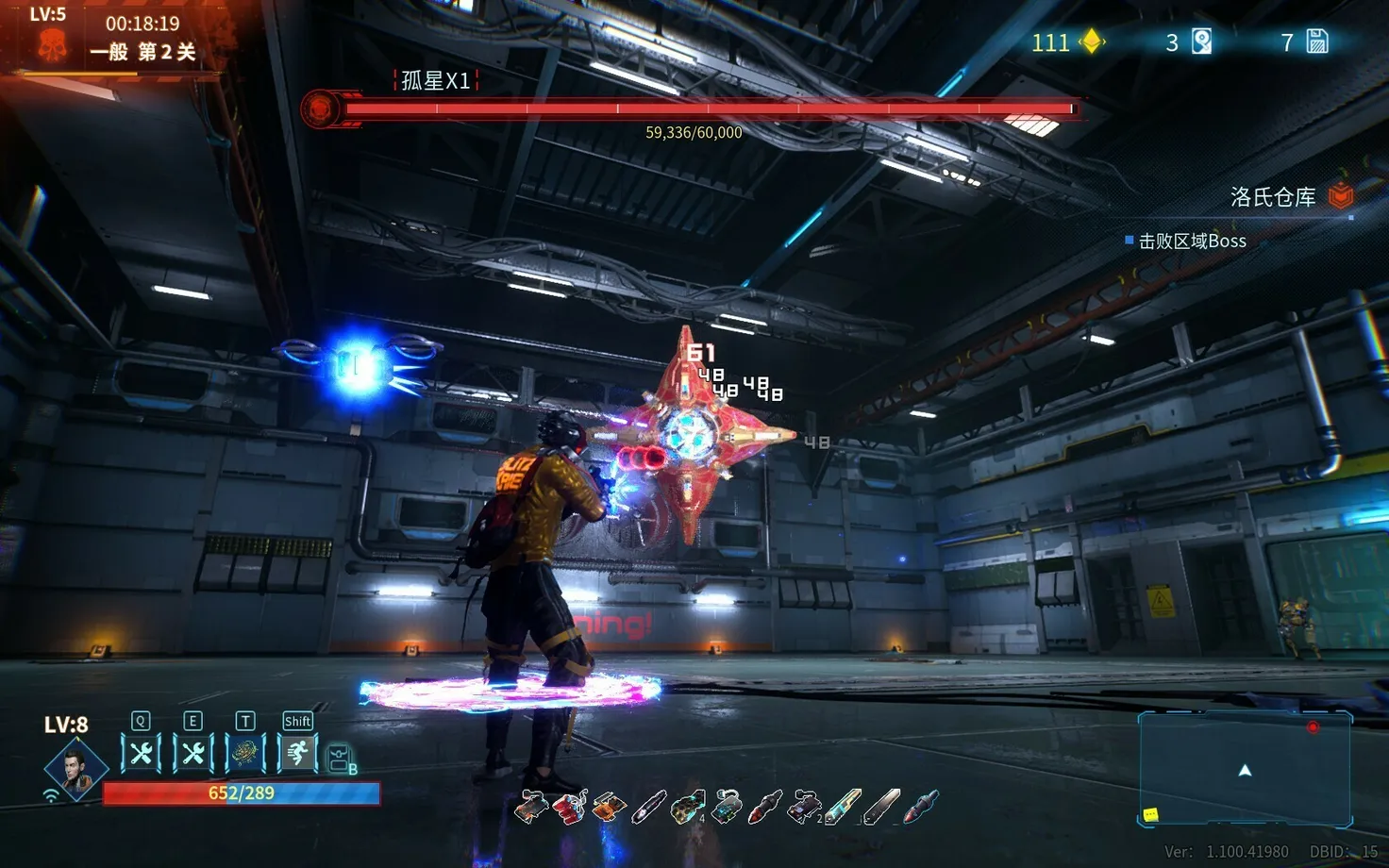
Task: Select the plain grey blade item
Action: (881, 808)
